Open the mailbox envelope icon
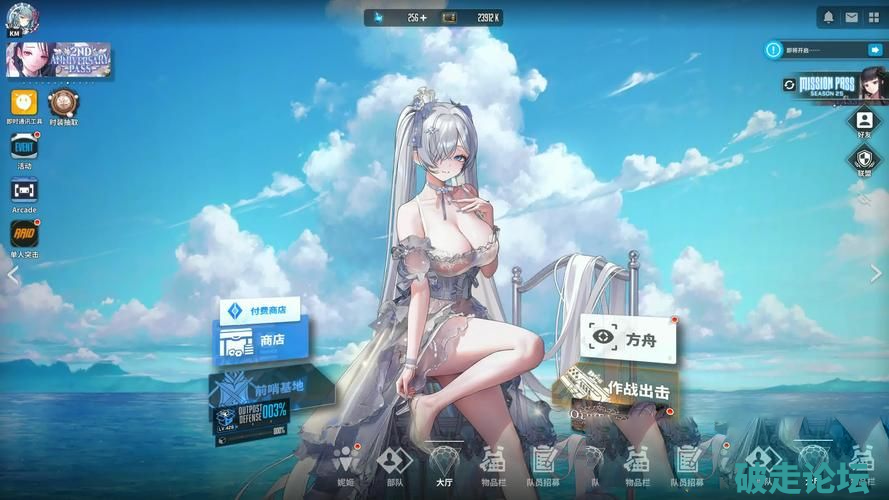Viewport: 889px width, 500px height. coord(851,17)
